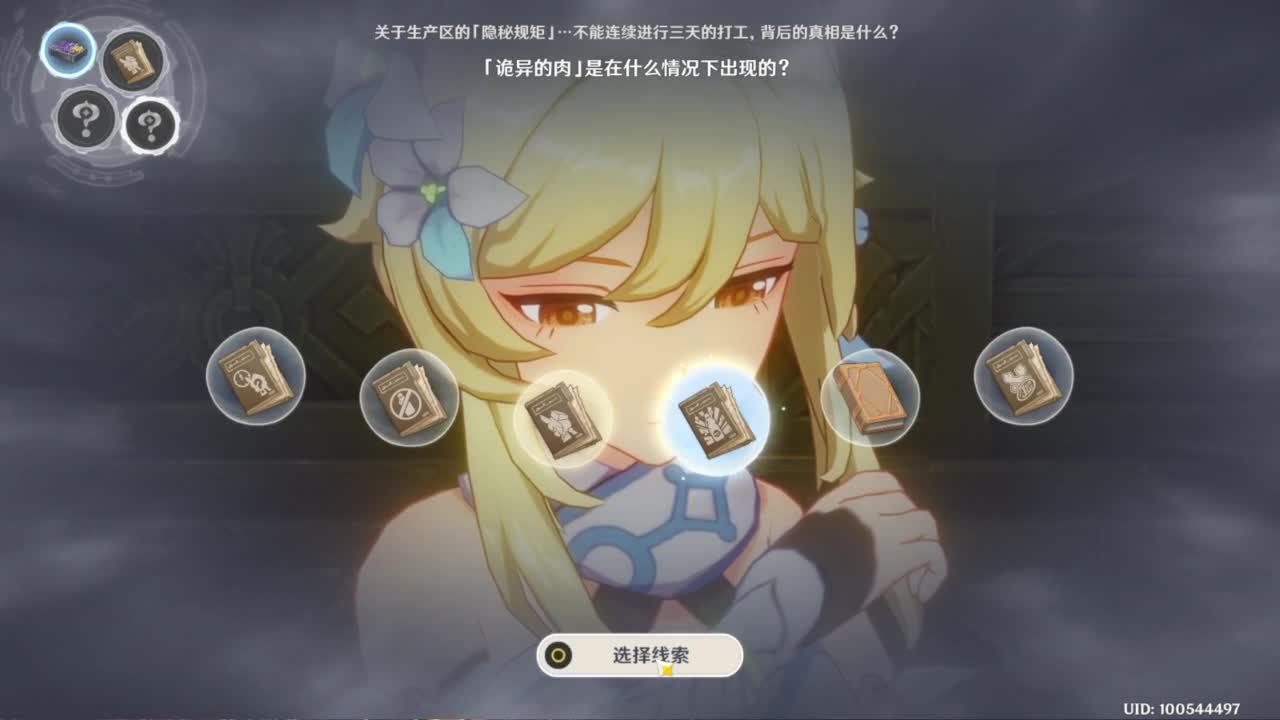Open the rightmost clue book with meat emblem
Viewport: 1280px width, 720px height.
tap(1022, 387)
